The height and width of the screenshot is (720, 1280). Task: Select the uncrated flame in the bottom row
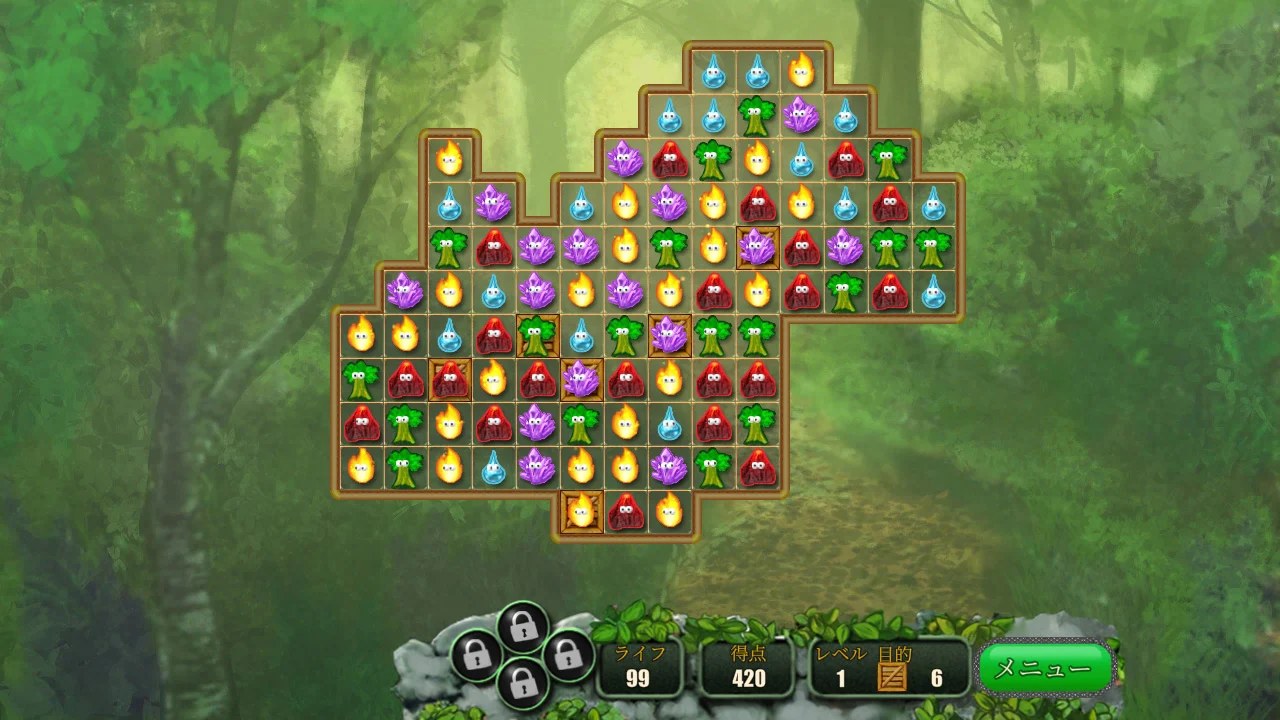click(x=669, y=511)
